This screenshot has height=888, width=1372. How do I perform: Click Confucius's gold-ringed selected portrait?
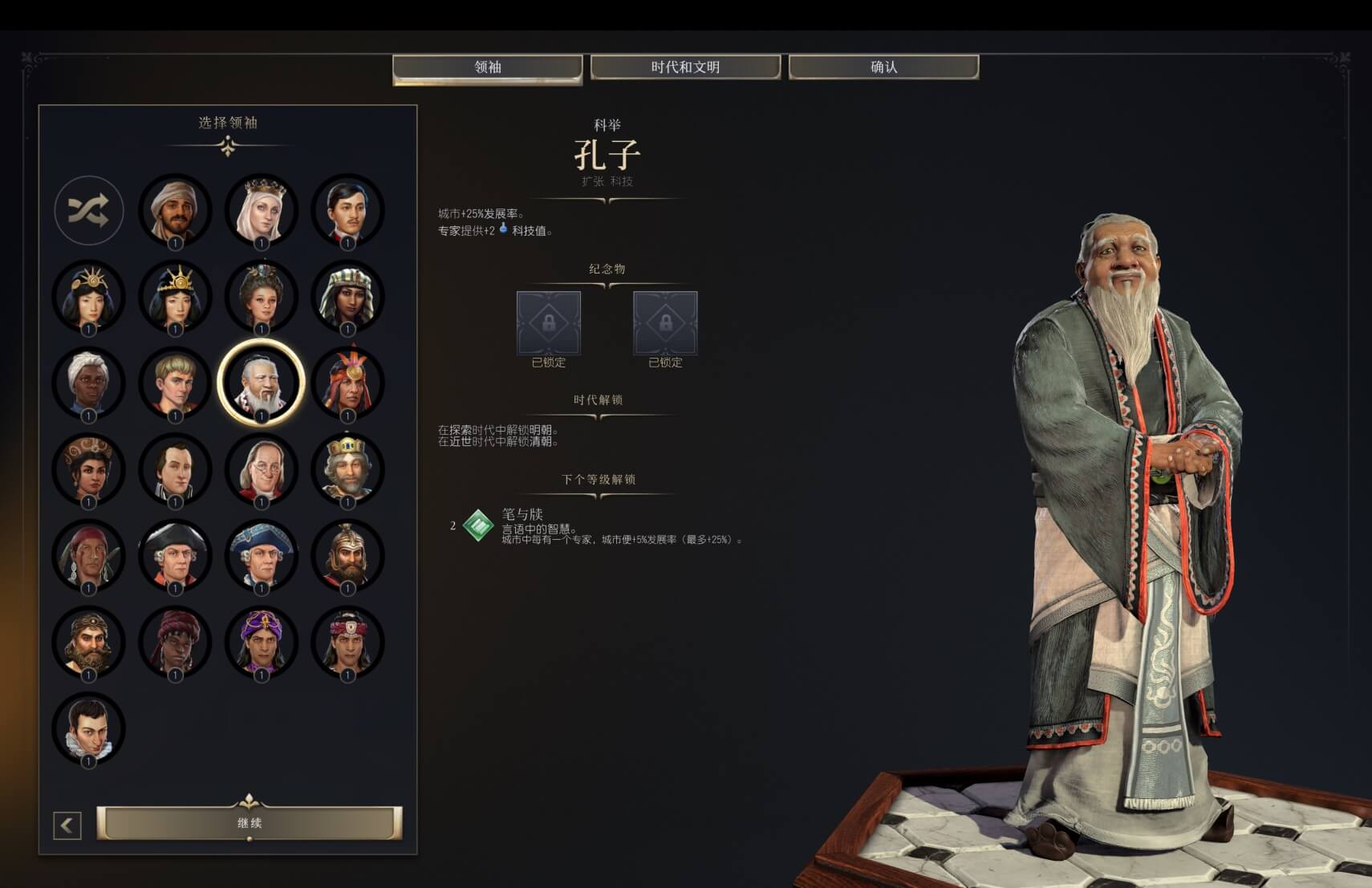259,383
